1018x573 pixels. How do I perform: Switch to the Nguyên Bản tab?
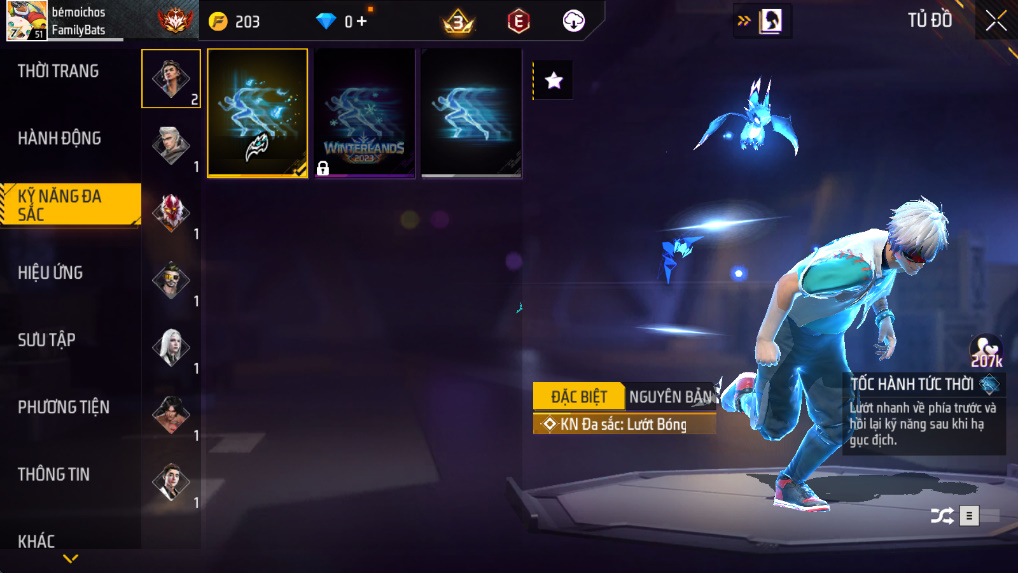coord(670,396)
